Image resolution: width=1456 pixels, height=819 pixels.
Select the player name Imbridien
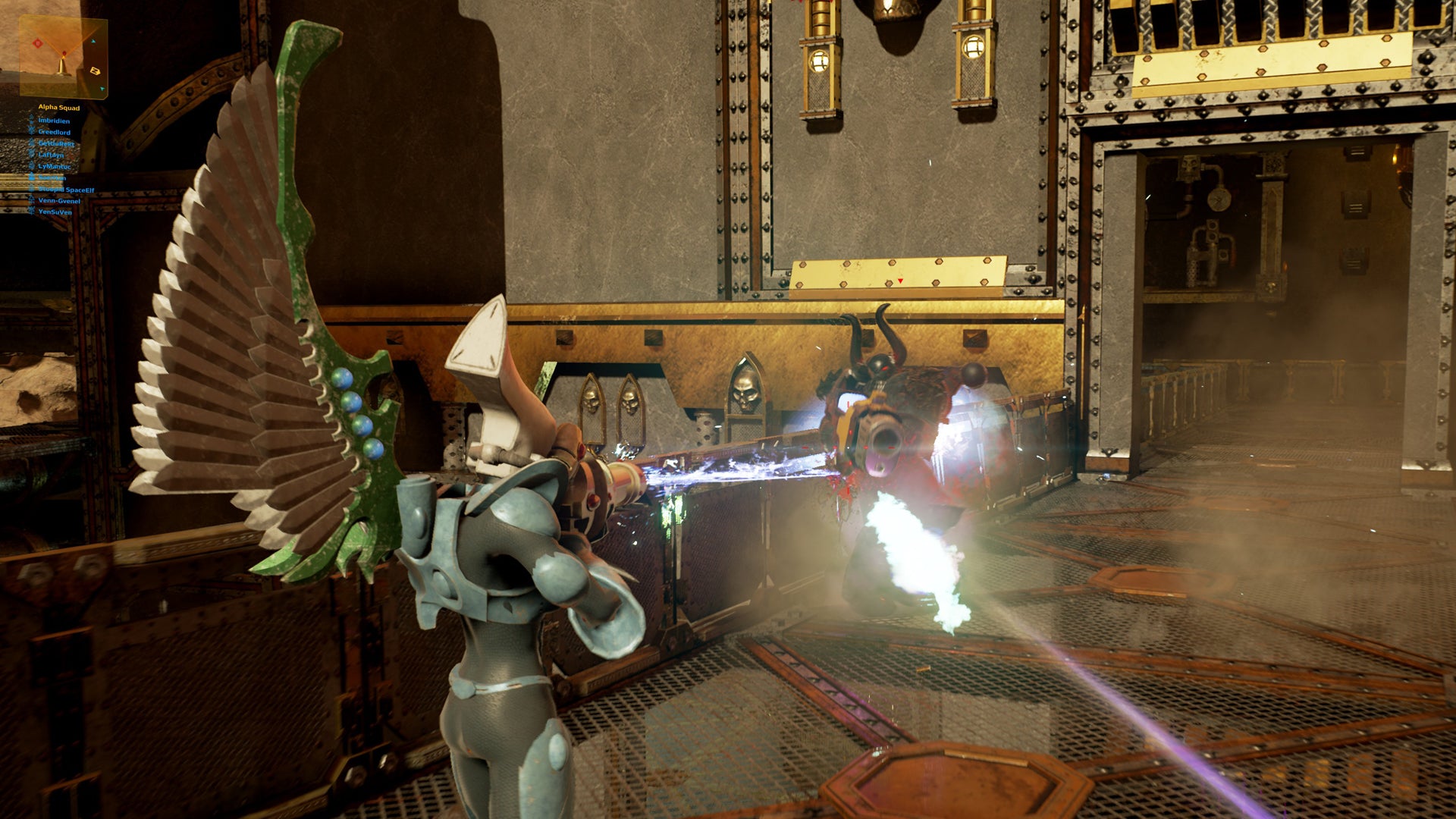(55, 121)
